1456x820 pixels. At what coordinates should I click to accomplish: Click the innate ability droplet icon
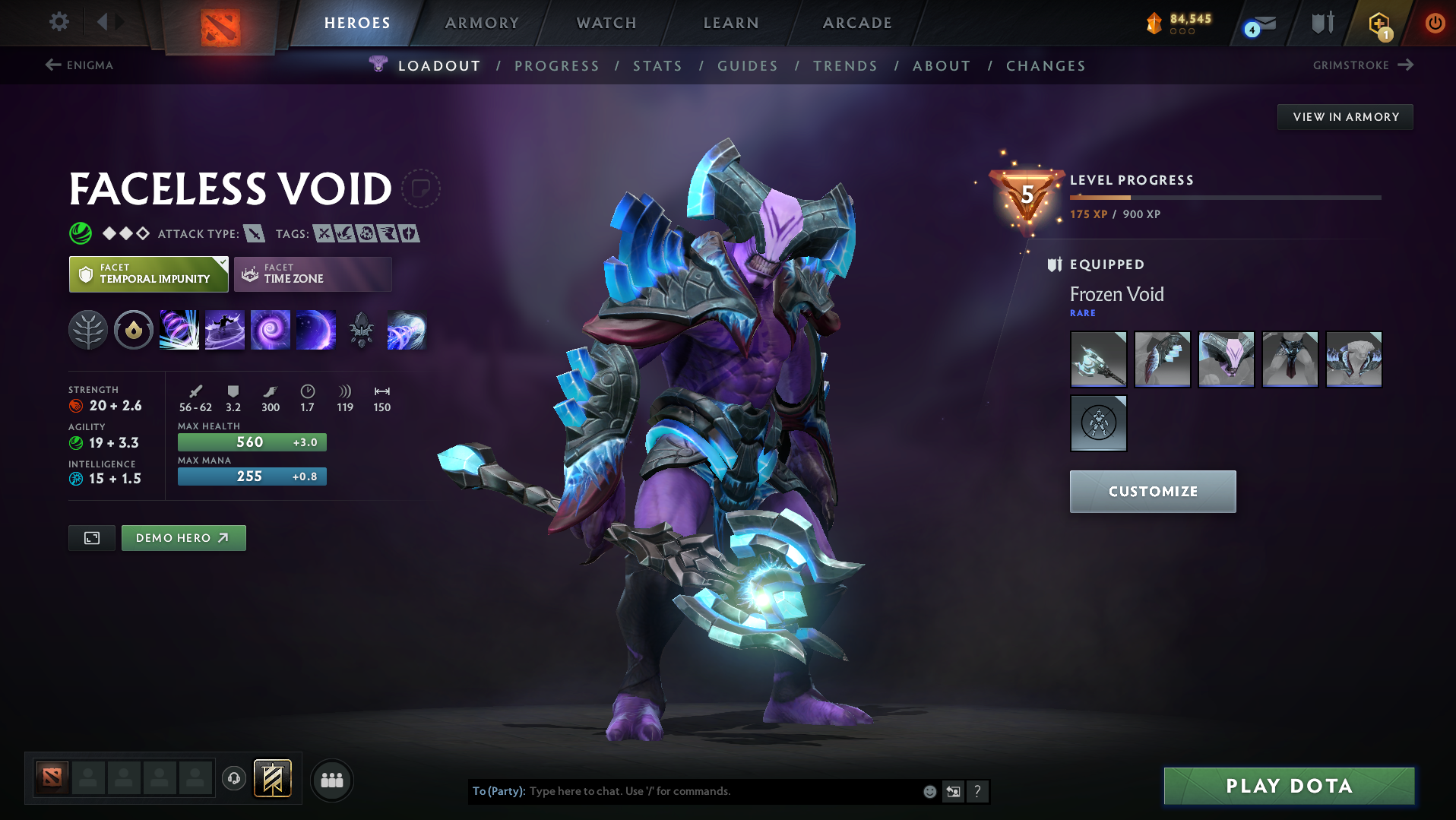134,330
